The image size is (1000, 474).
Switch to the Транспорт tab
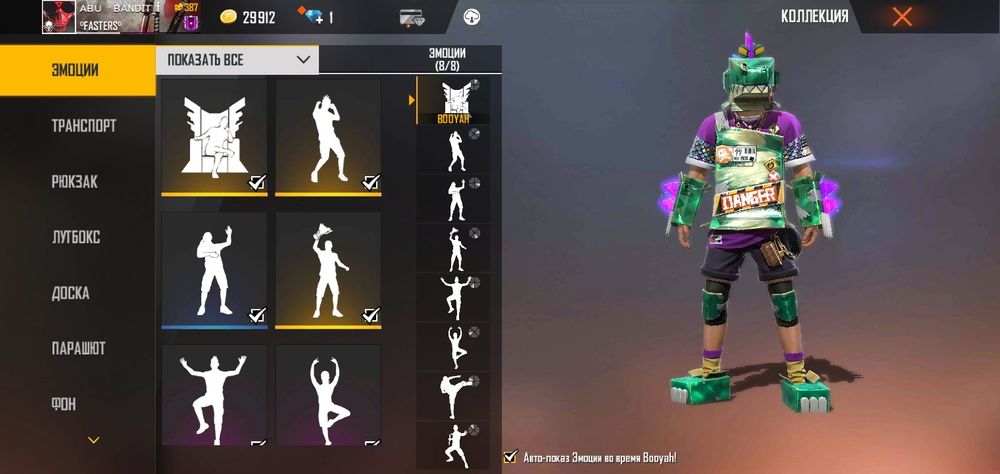tap(83, 126)
